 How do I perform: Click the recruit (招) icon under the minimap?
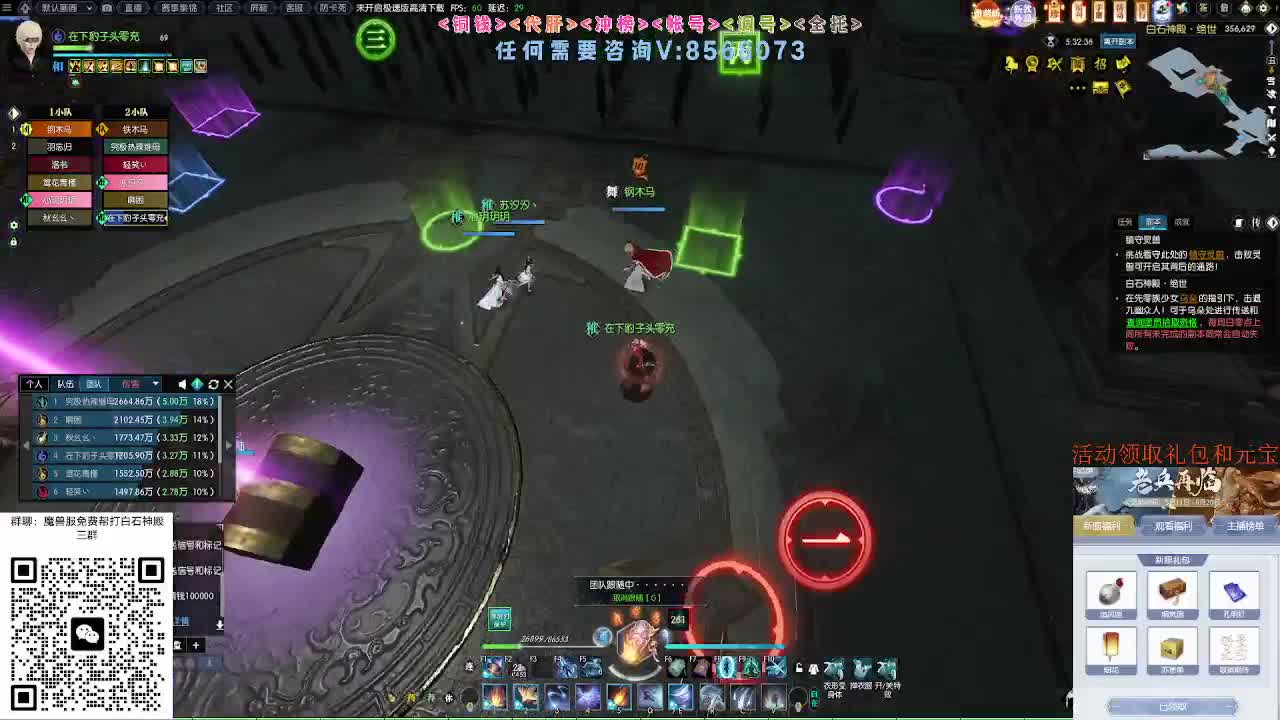1099,65
